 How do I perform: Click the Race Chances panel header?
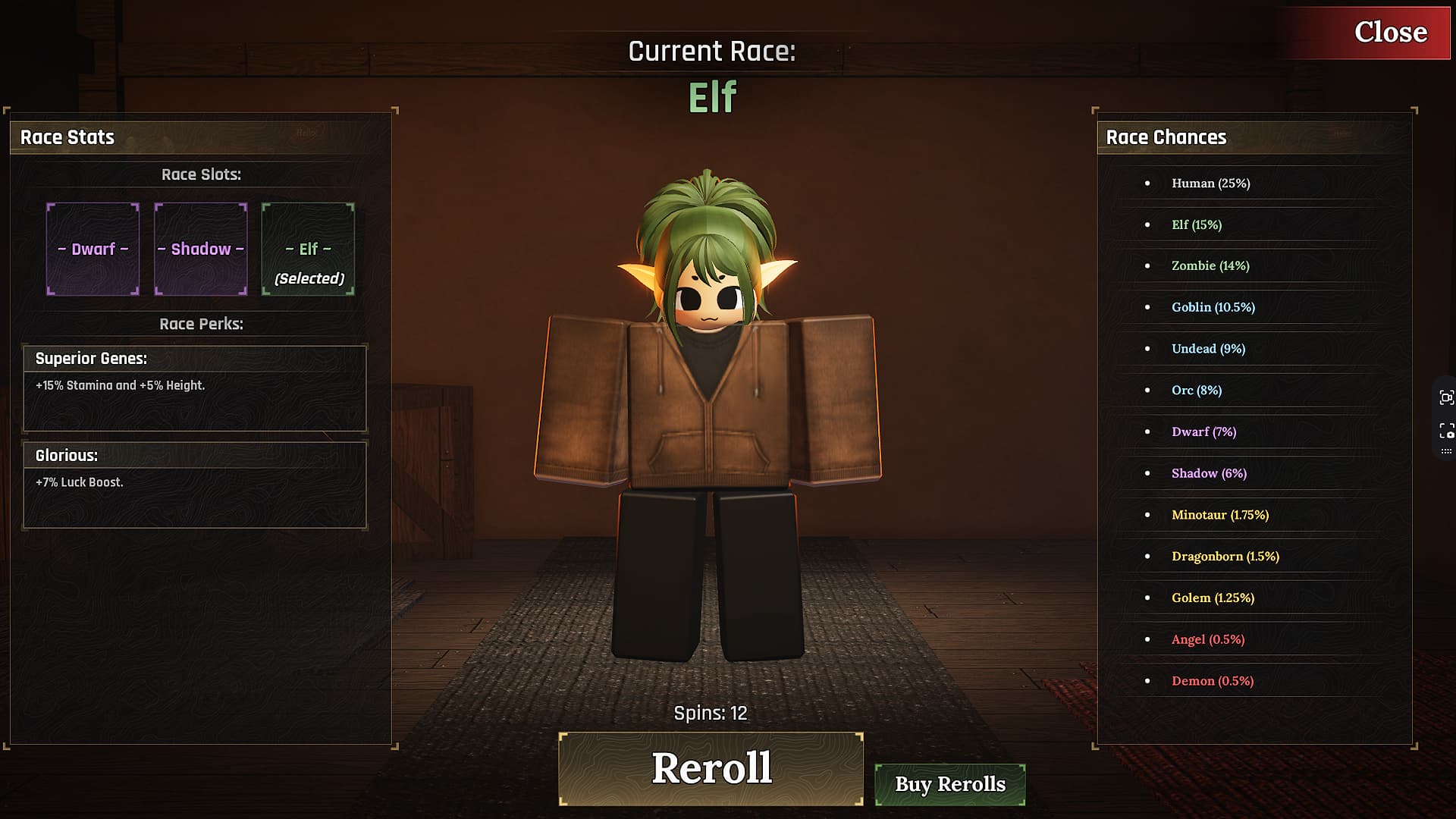1166,137
